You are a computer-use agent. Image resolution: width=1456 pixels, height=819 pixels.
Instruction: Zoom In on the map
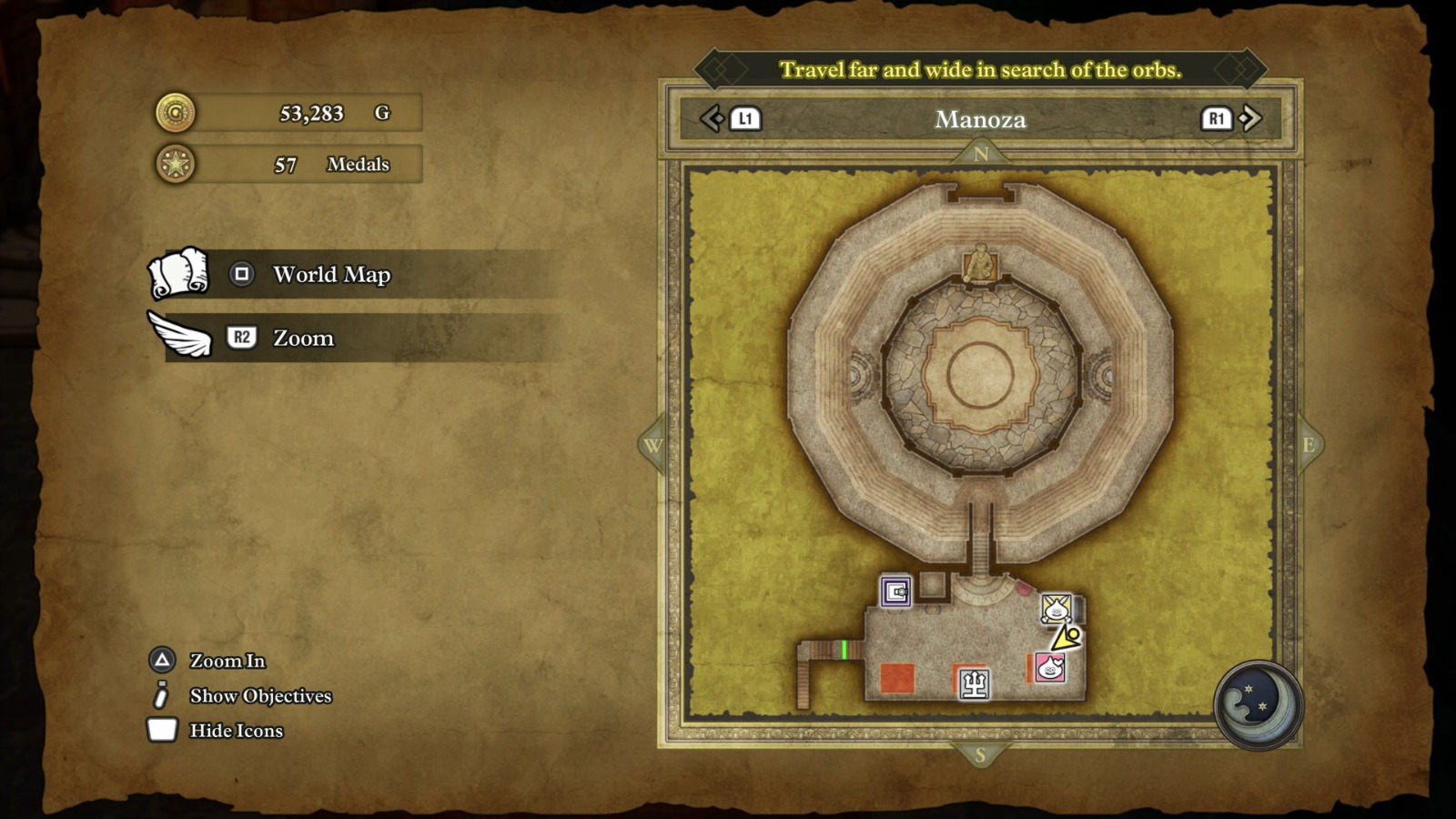coord(227,661)
